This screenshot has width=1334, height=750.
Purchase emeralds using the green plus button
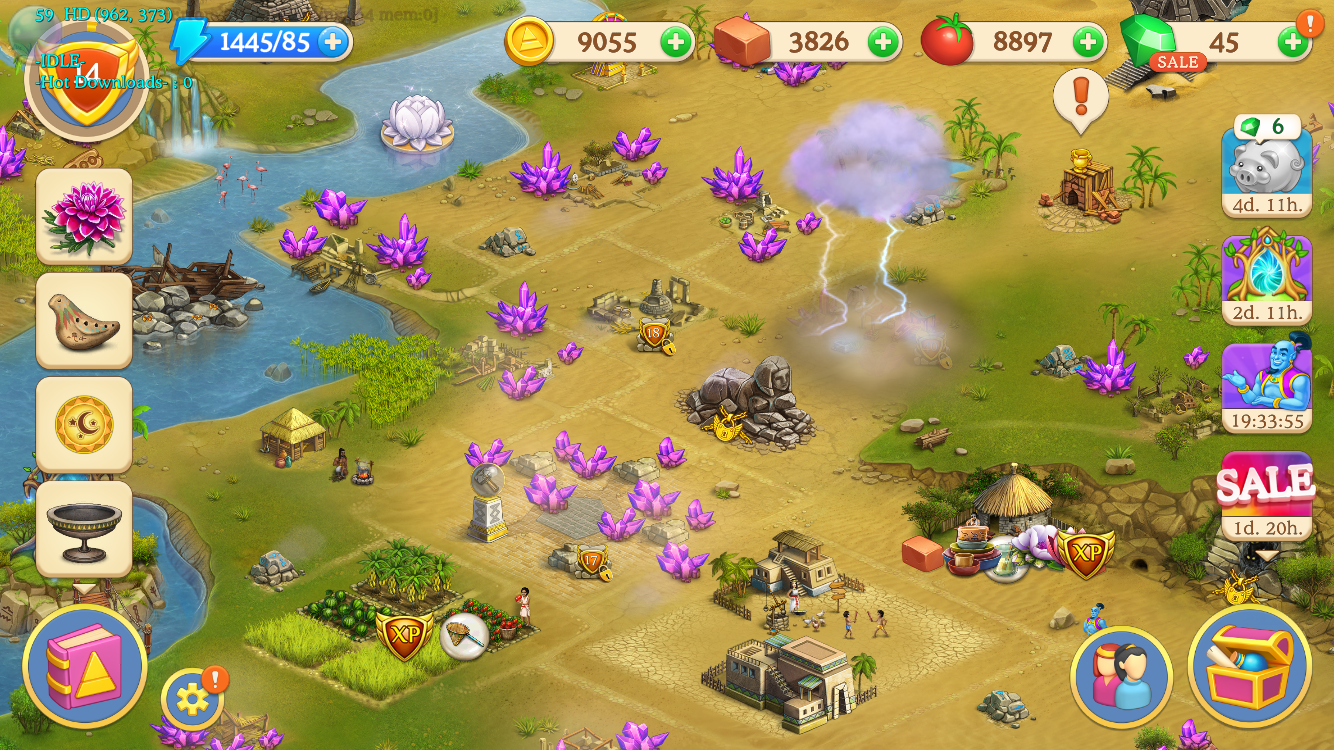click(1292, 42)
